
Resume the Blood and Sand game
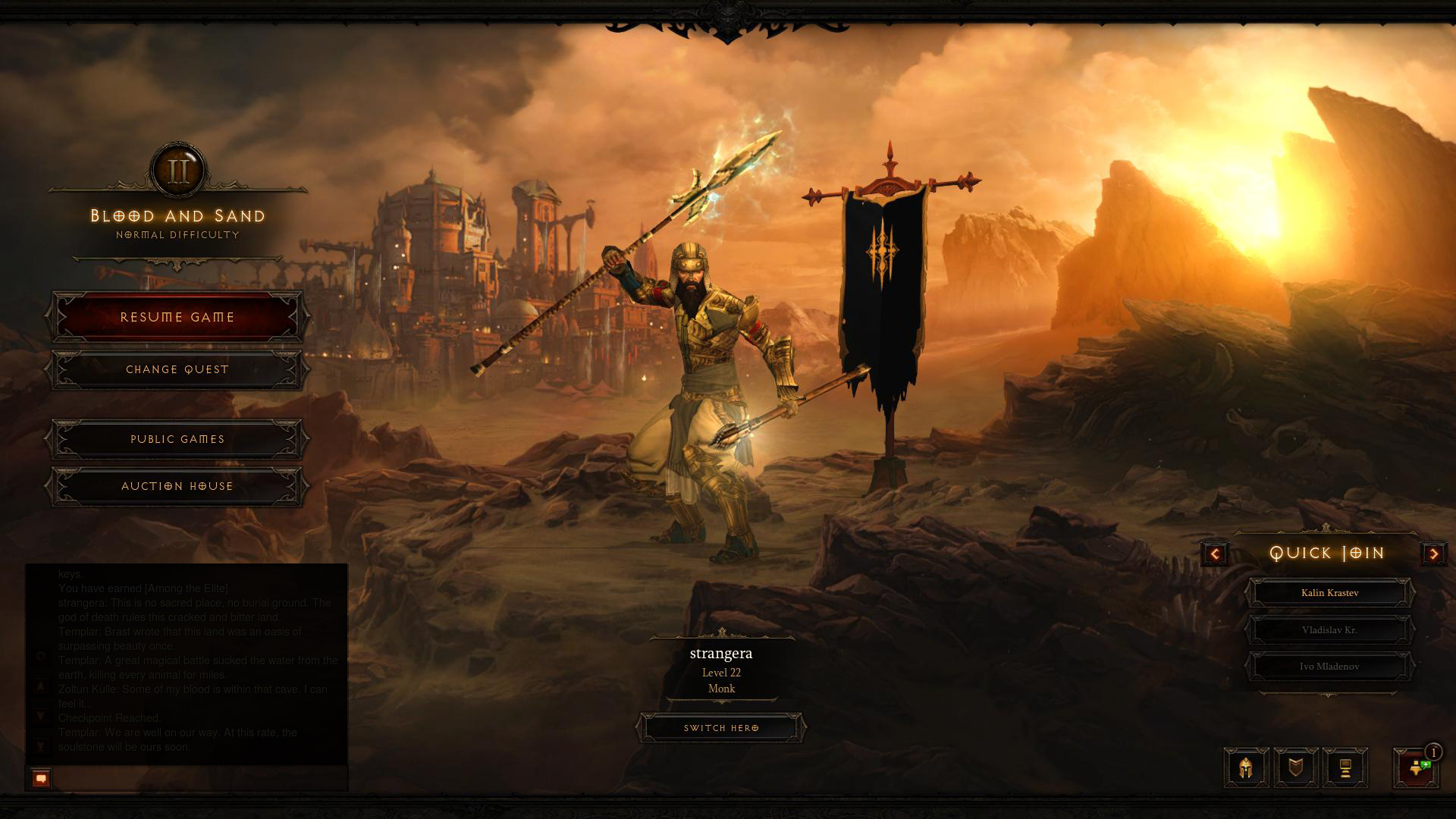177,317
